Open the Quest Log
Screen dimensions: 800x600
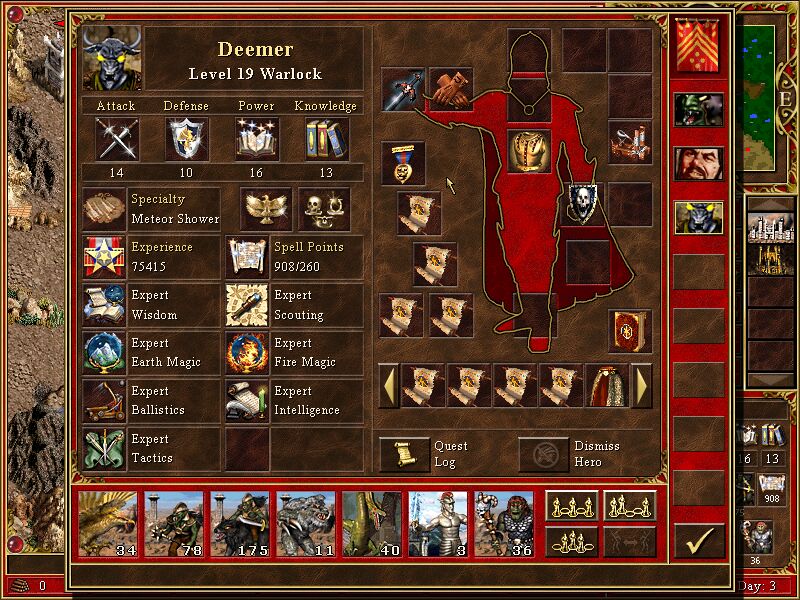[x=404, y=454]
